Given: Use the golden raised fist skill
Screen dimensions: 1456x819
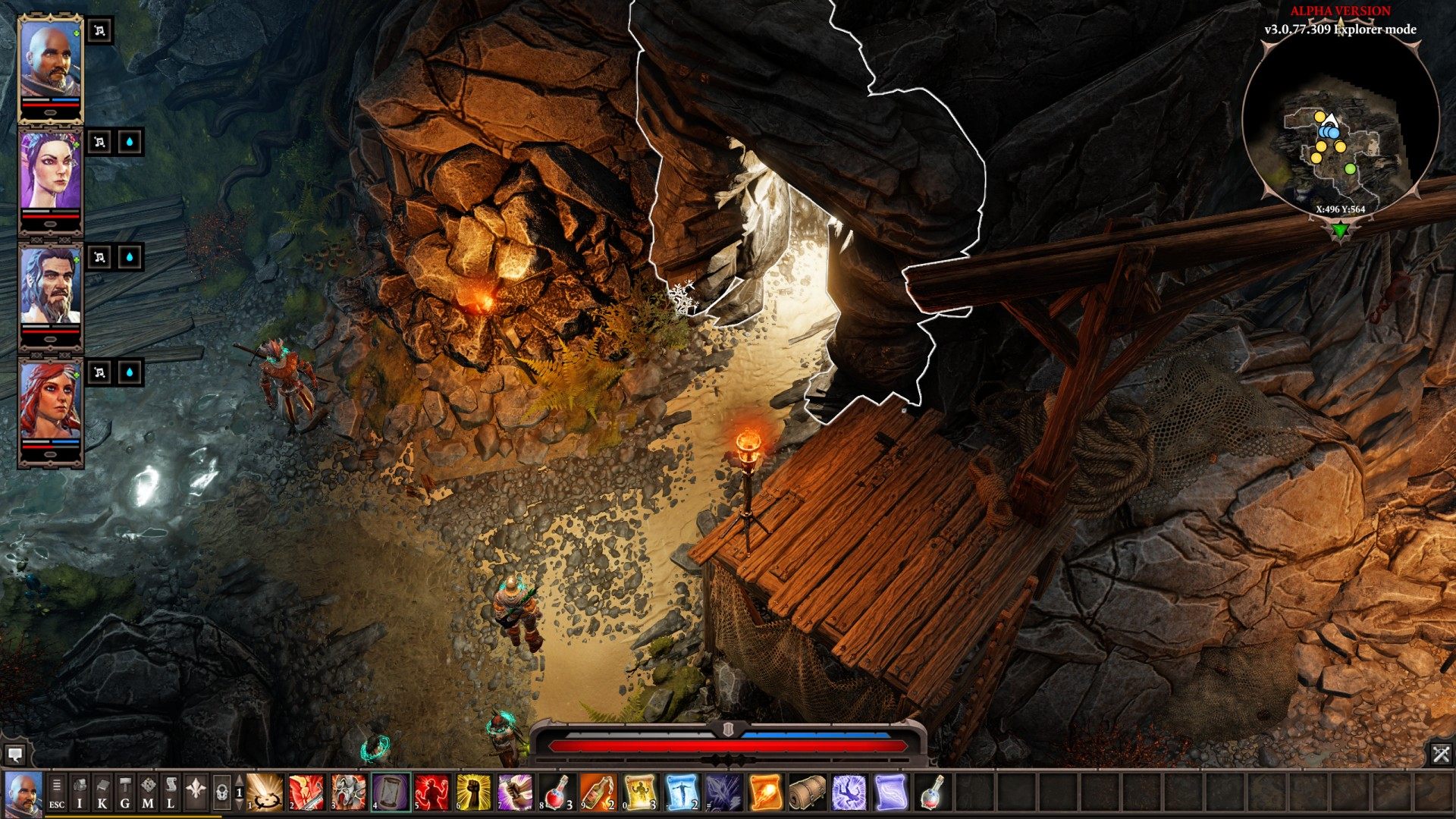Looking at the screenshot, I should coord(474,792).
